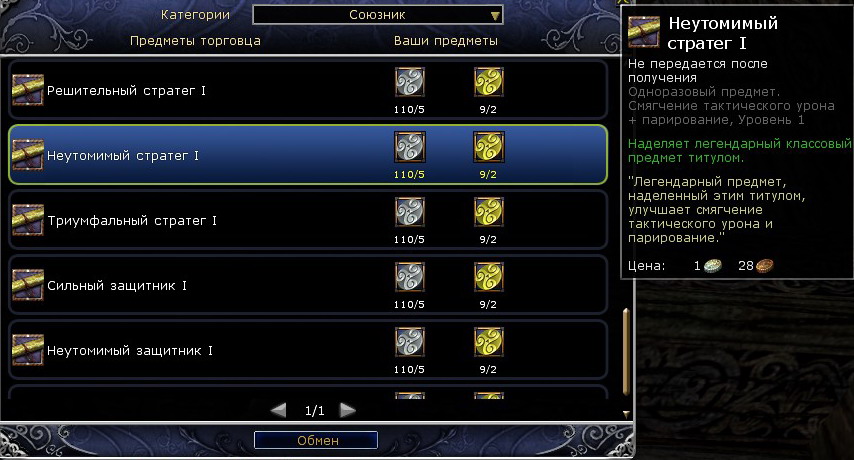Screen dimensions: 854x460
Task: Click the scrollbar's down arrow
Action: pos(626,412)
